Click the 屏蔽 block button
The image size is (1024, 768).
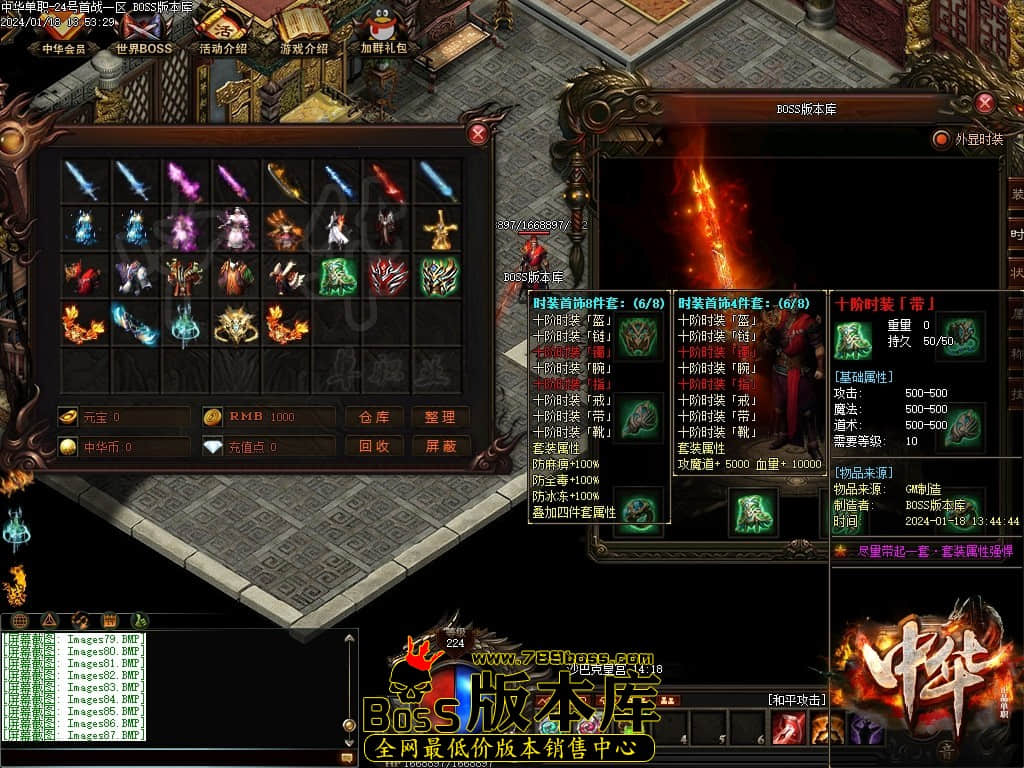pyautogui.click(x=440, y=446)
